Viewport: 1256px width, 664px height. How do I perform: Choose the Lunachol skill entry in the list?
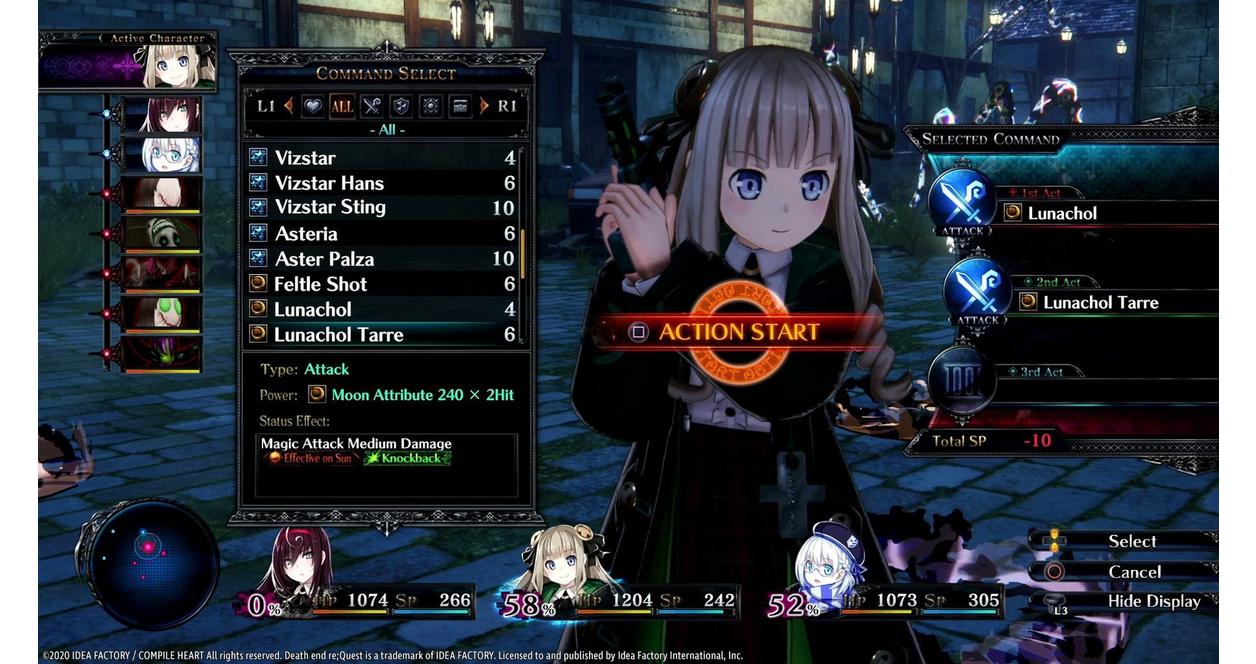381,309
